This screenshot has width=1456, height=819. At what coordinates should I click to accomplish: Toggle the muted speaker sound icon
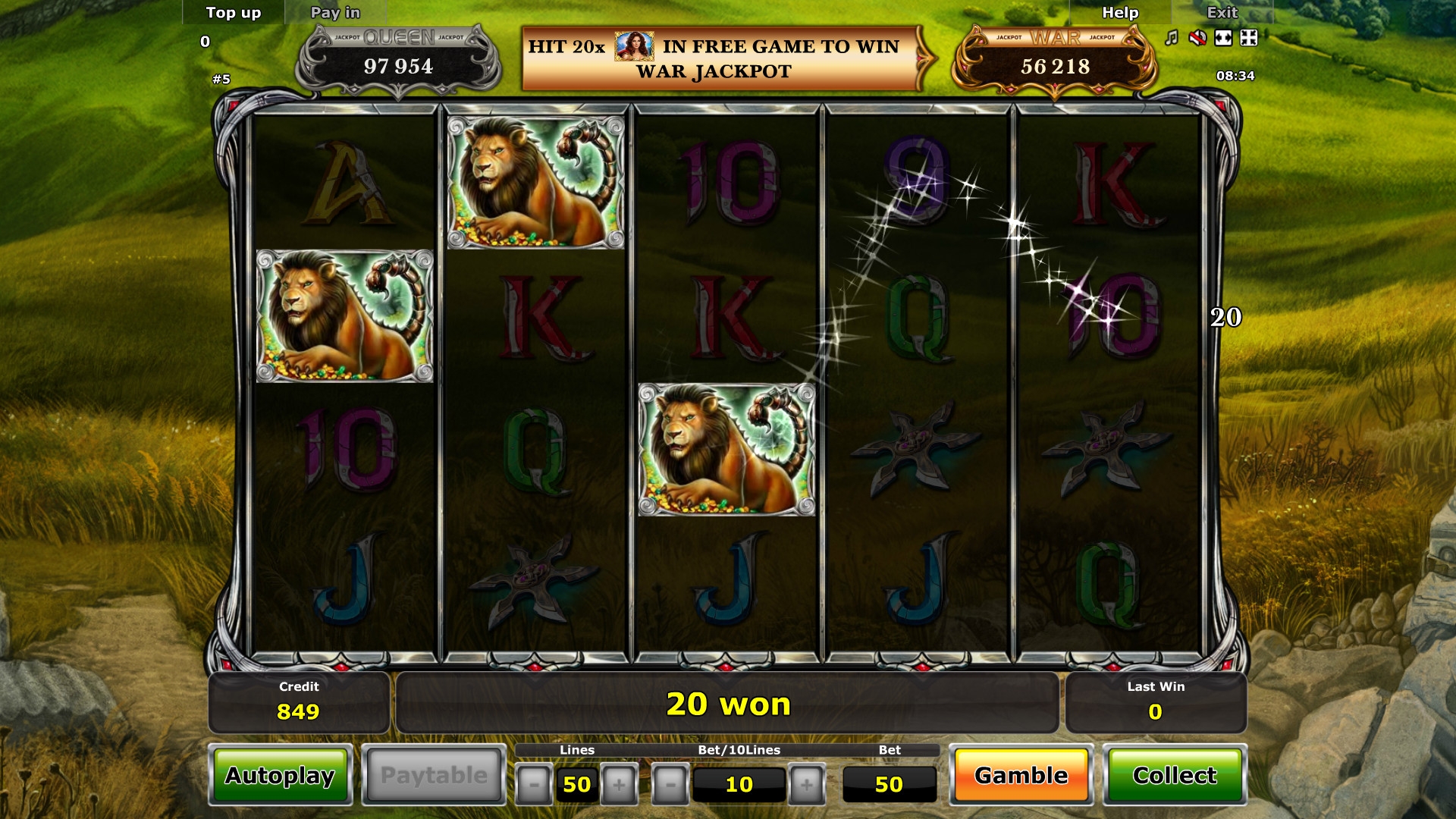click(x=1197, y=38)
